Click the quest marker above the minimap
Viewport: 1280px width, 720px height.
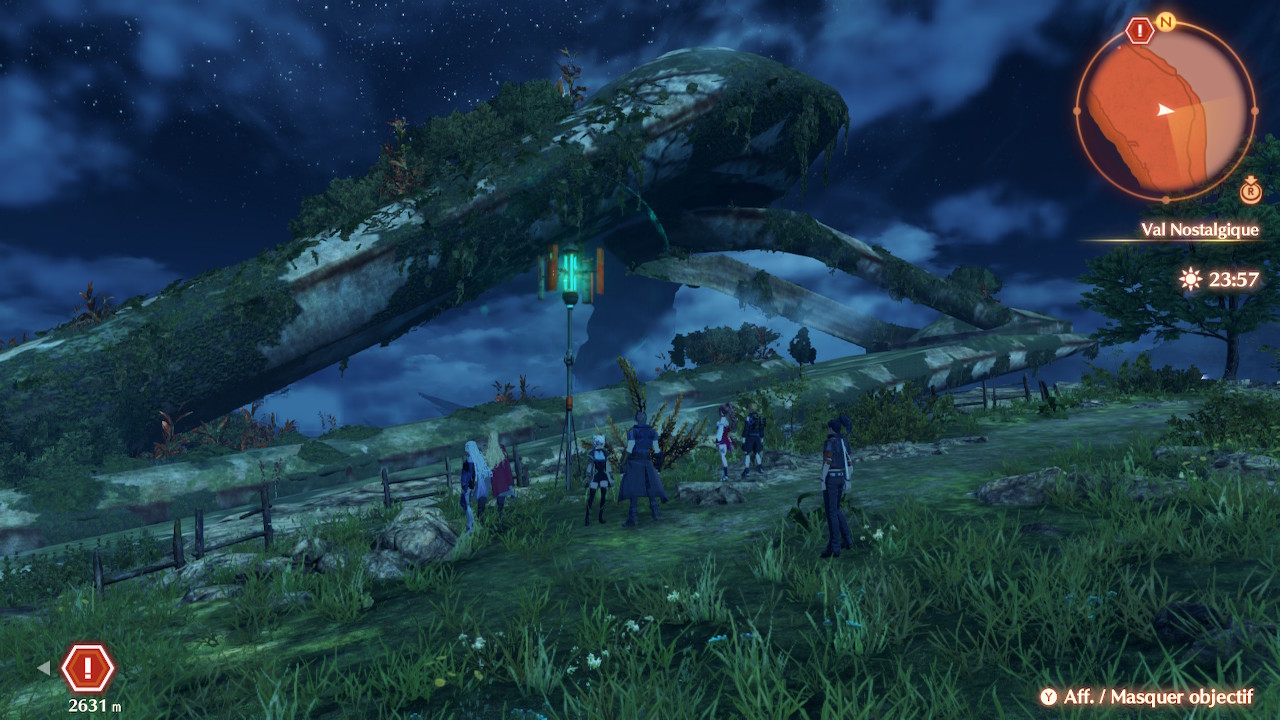point(1139,30)
